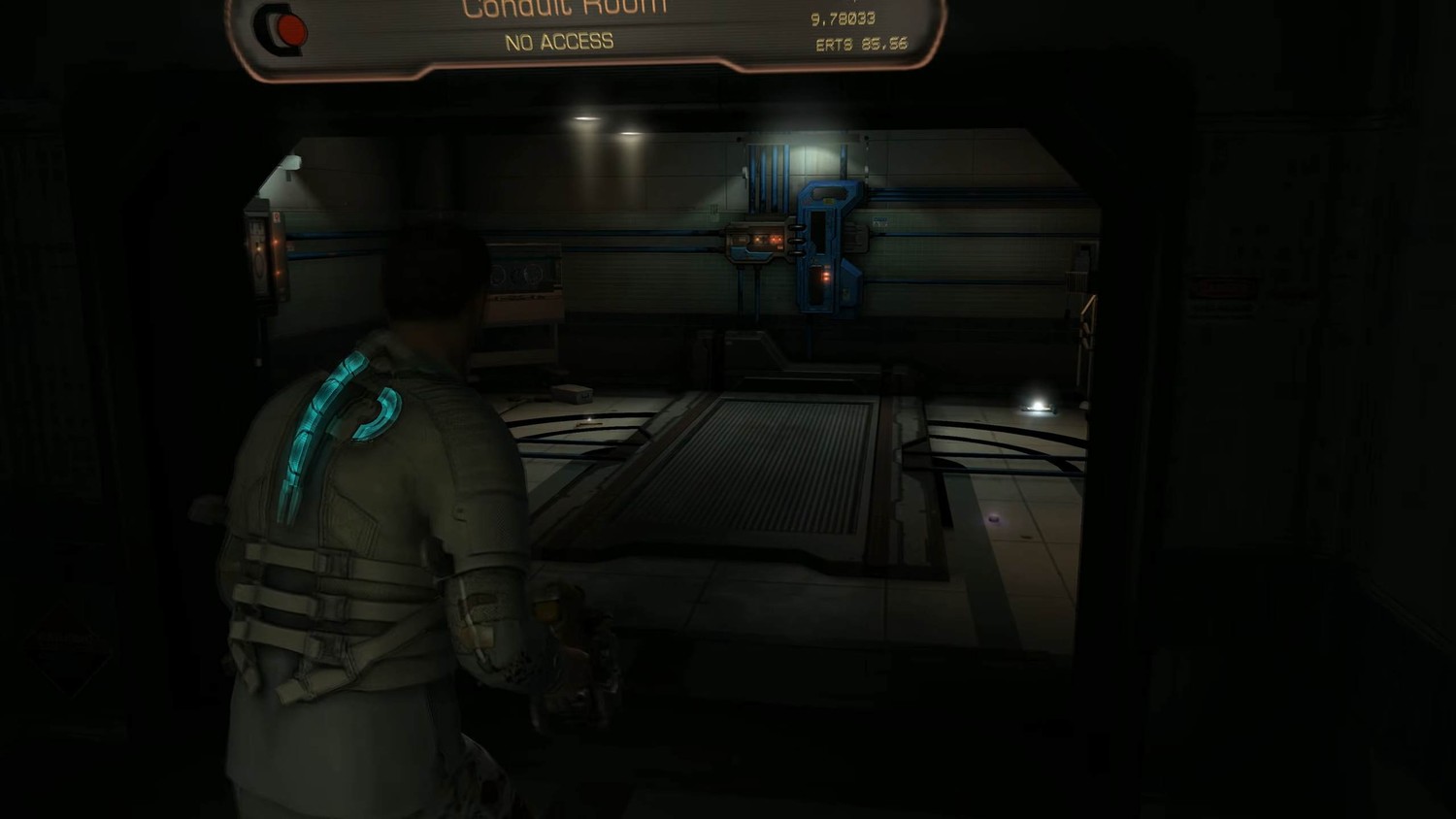Select the Conduit Room NO ACCESS door panel
Viewport: 1456px width, 819px height.
pos(585,35)
